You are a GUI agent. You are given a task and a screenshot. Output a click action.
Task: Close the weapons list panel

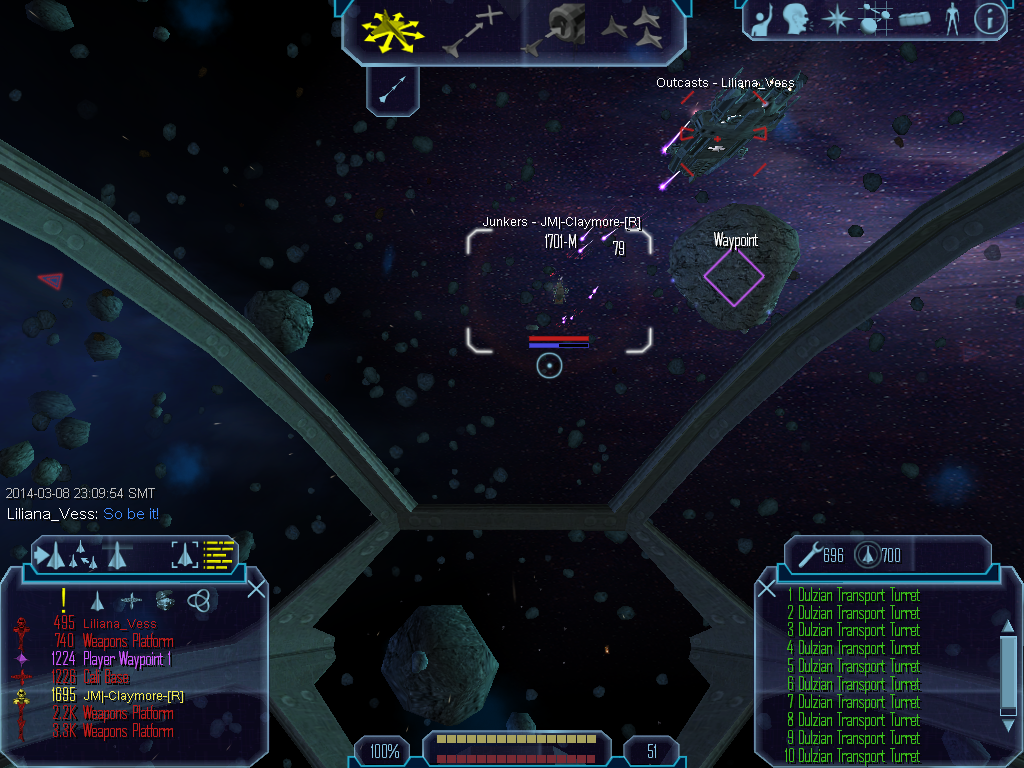(x=767, y=588)
